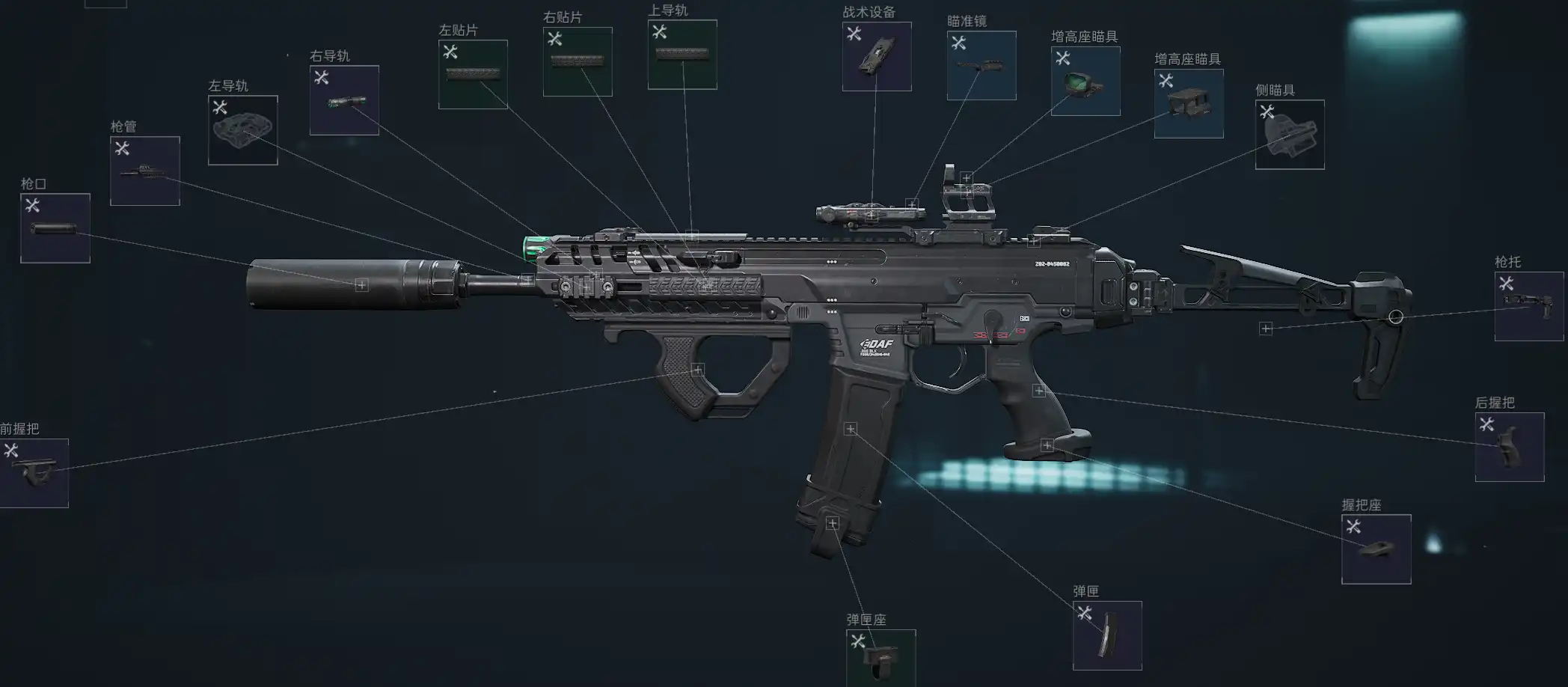Select the 枪口 muzzle attachment slot
Screen dimensions: 1568x687
coord(55,228)
